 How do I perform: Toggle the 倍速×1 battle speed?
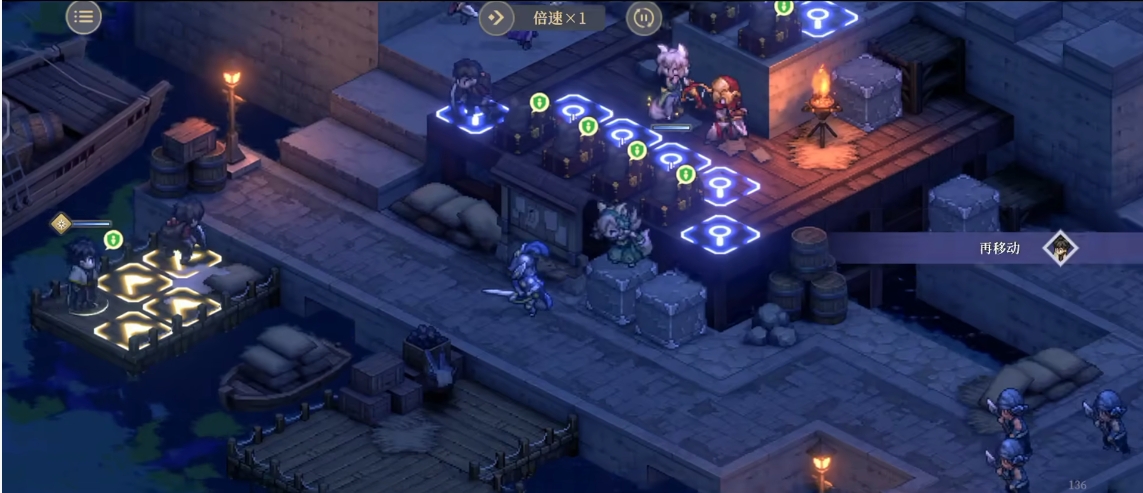point(542,17)
